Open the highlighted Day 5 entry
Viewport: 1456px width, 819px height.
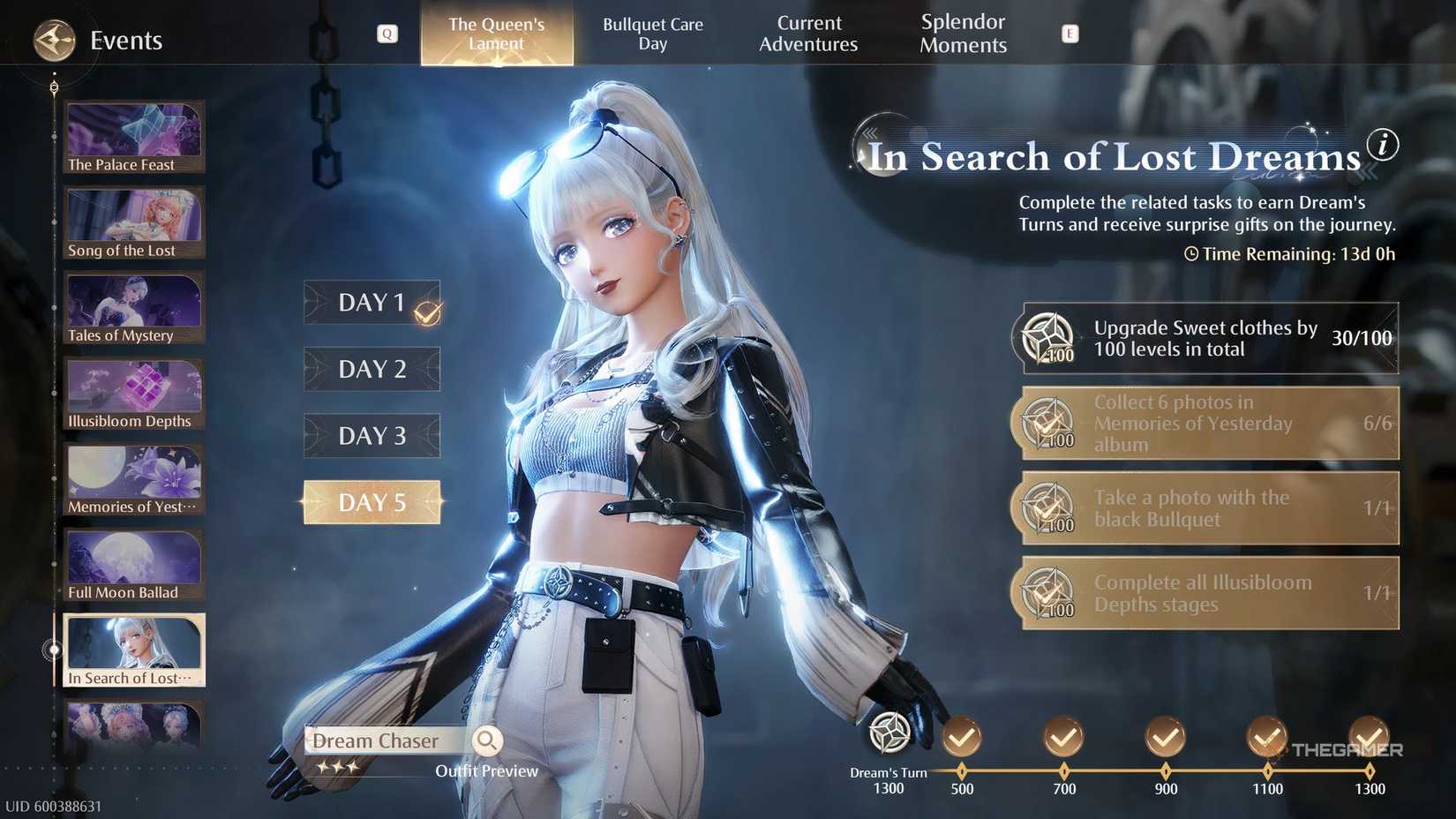coord(372,501)
